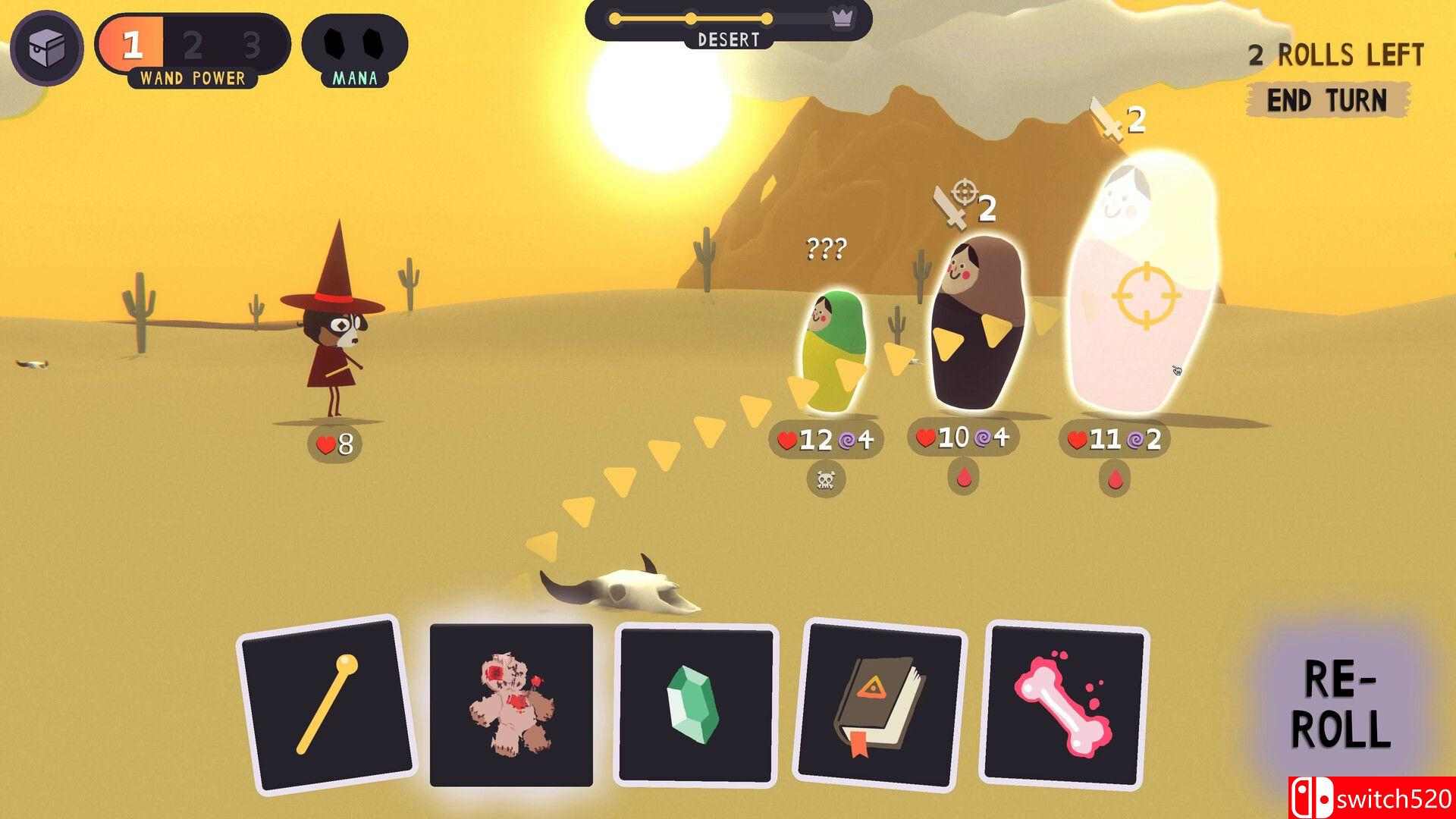
Task: Choose the voodoo doll die
Action: click(x=511, y=705)
